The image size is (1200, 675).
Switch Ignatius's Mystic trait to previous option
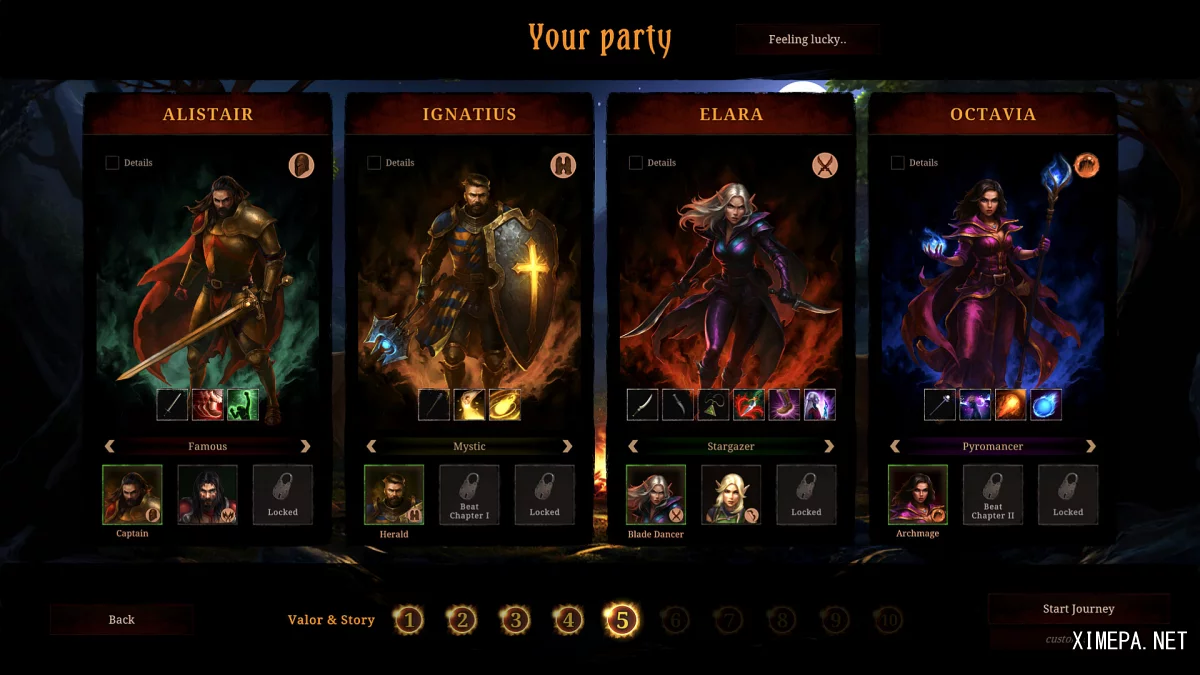click(371, 447)
